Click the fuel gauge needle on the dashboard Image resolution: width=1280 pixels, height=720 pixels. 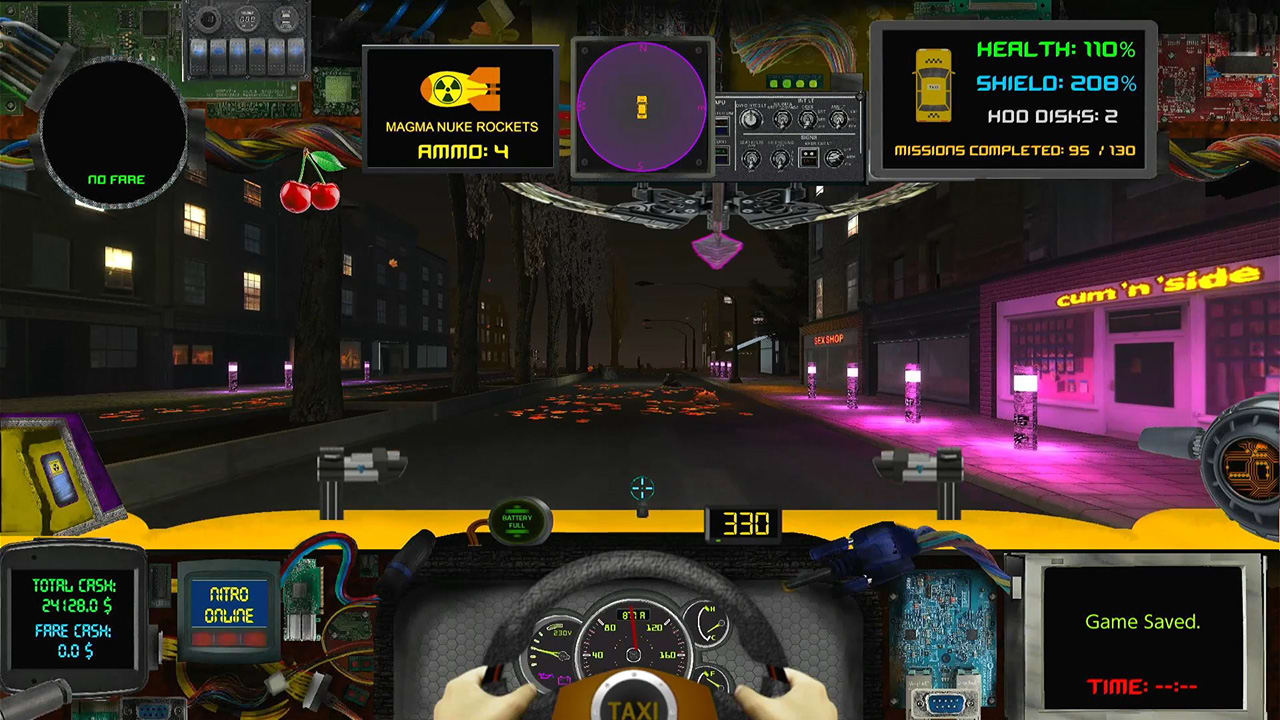(x=713, y=680)
